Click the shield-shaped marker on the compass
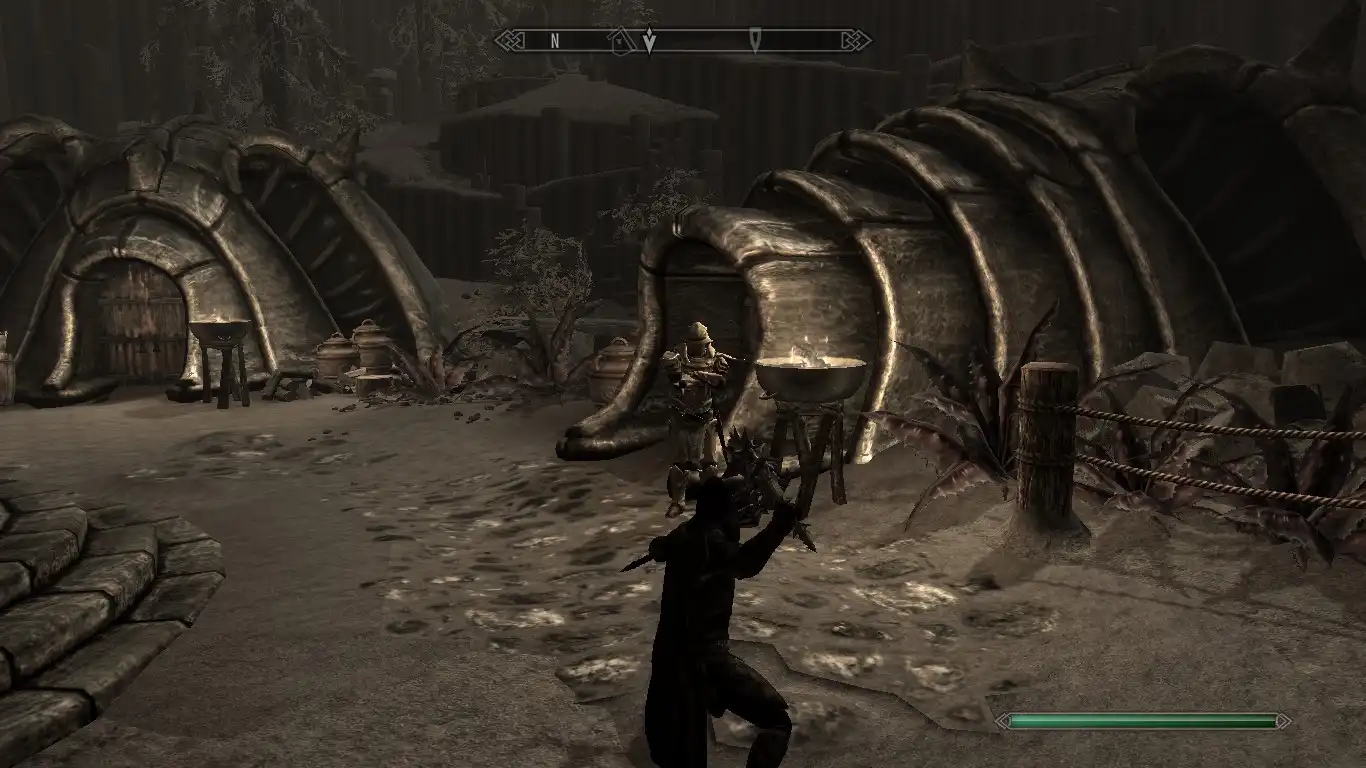Image resolution: width=1366 pixels, height=768 pixels. 755,41
